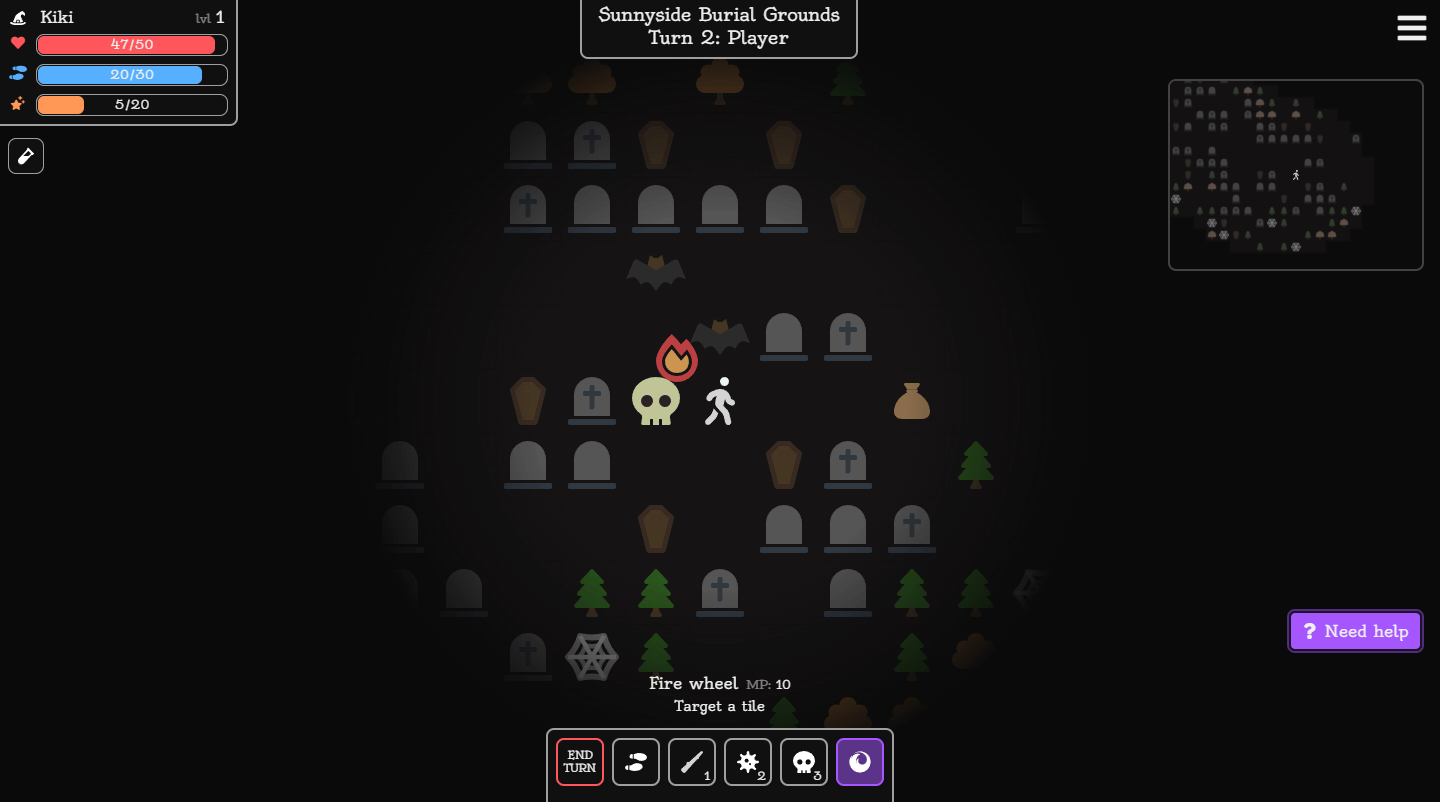Click the loot bag tile on the map

point(911,400)
